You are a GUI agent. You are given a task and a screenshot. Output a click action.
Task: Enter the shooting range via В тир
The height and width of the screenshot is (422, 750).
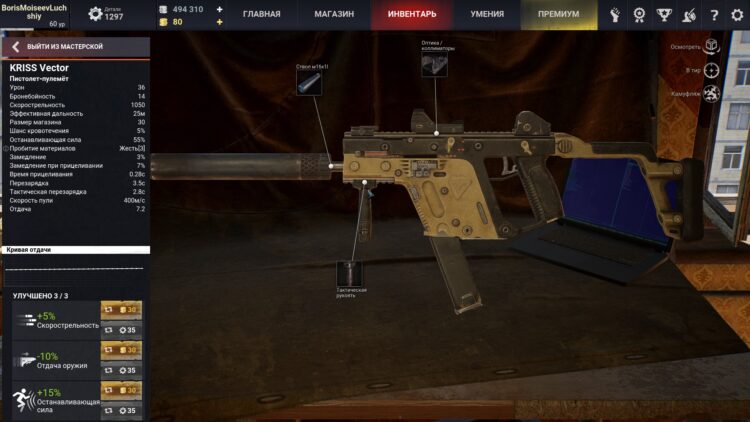710,70
